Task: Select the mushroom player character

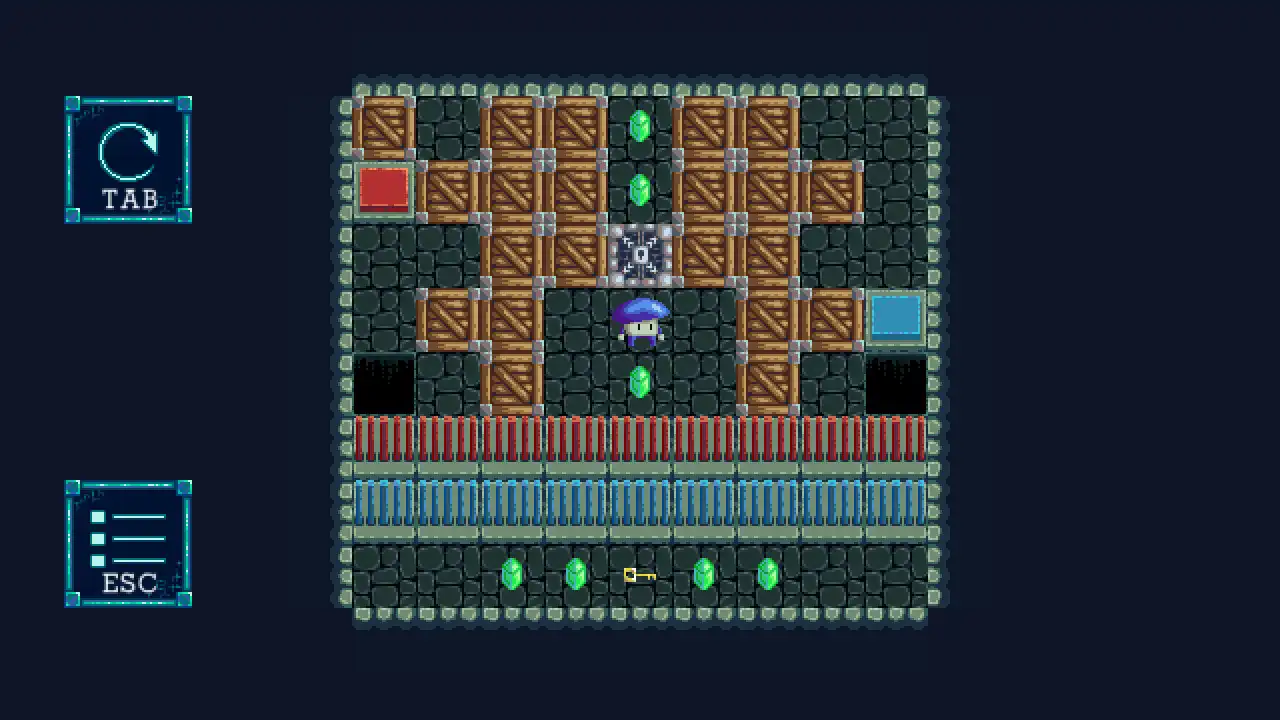Action: (640, 322)
